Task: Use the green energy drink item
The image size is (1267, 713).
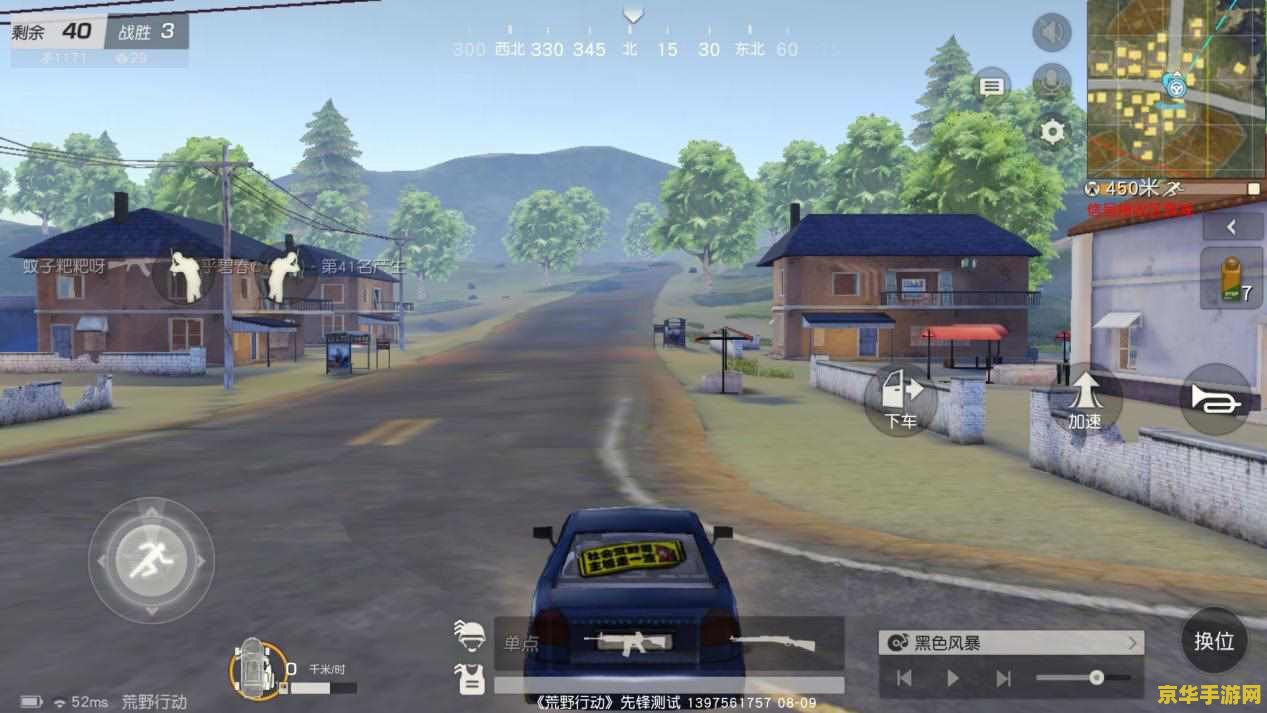Action: point(1230,278)
